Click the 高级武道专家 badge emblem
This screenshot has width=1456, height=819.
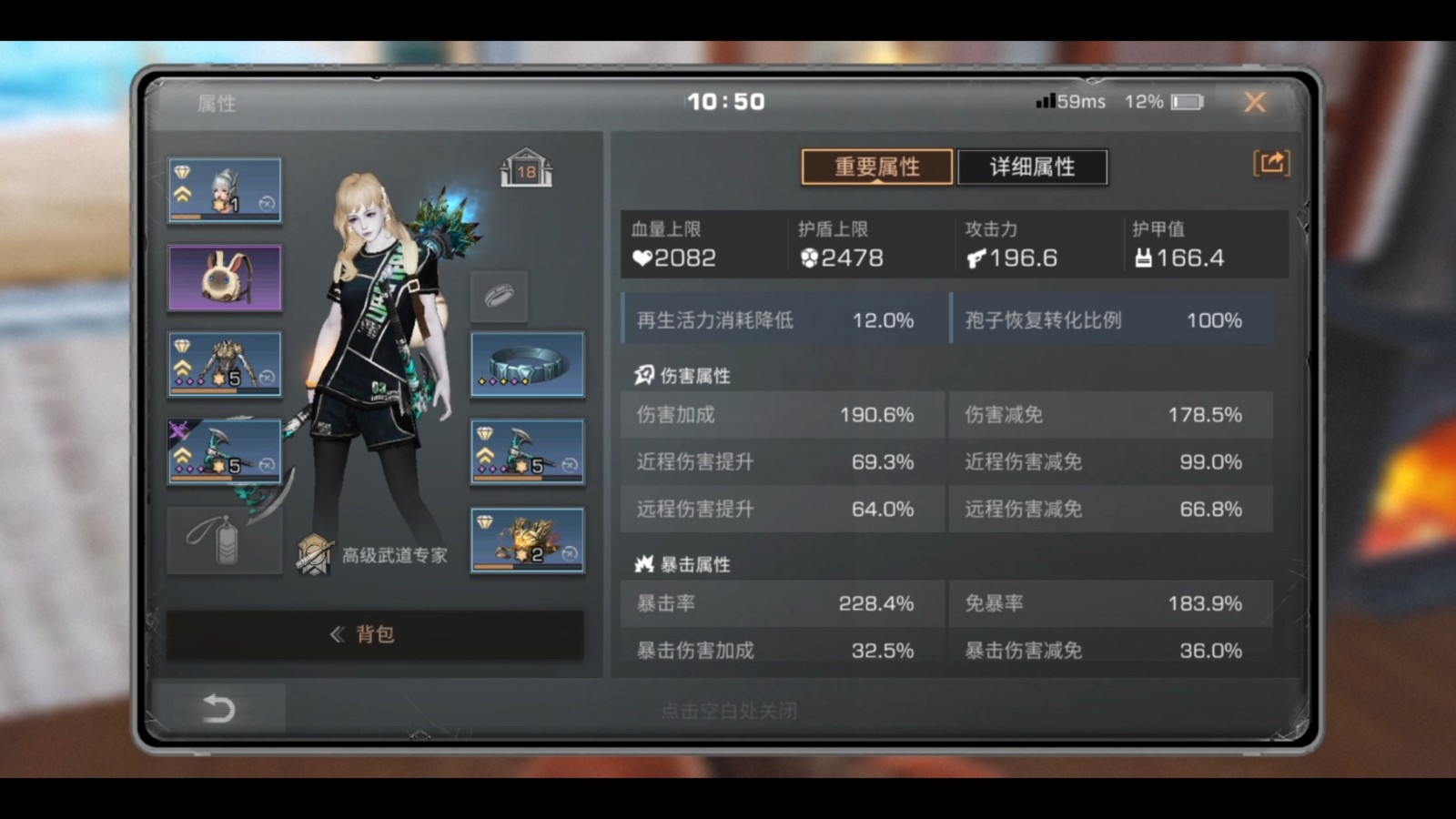[314, 555]
